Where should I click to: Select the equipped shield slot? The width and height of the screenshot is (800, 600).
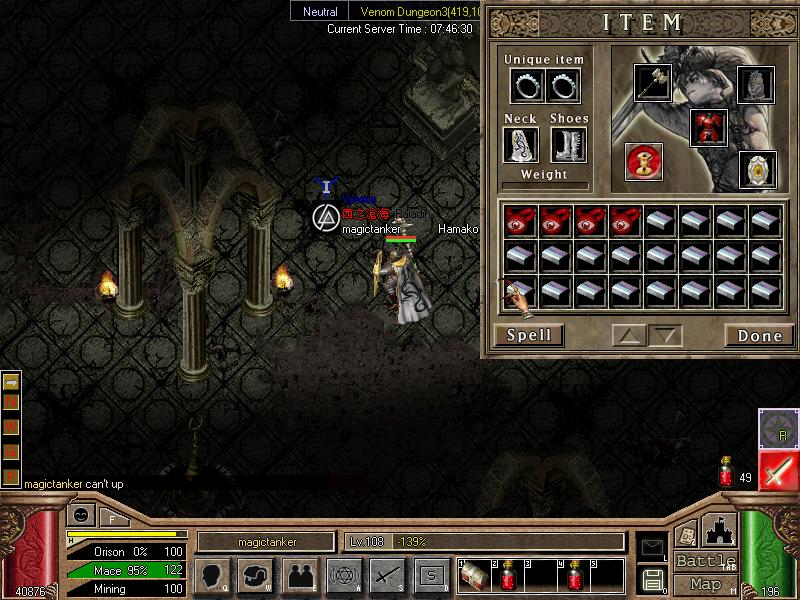[x=756, y=169]
